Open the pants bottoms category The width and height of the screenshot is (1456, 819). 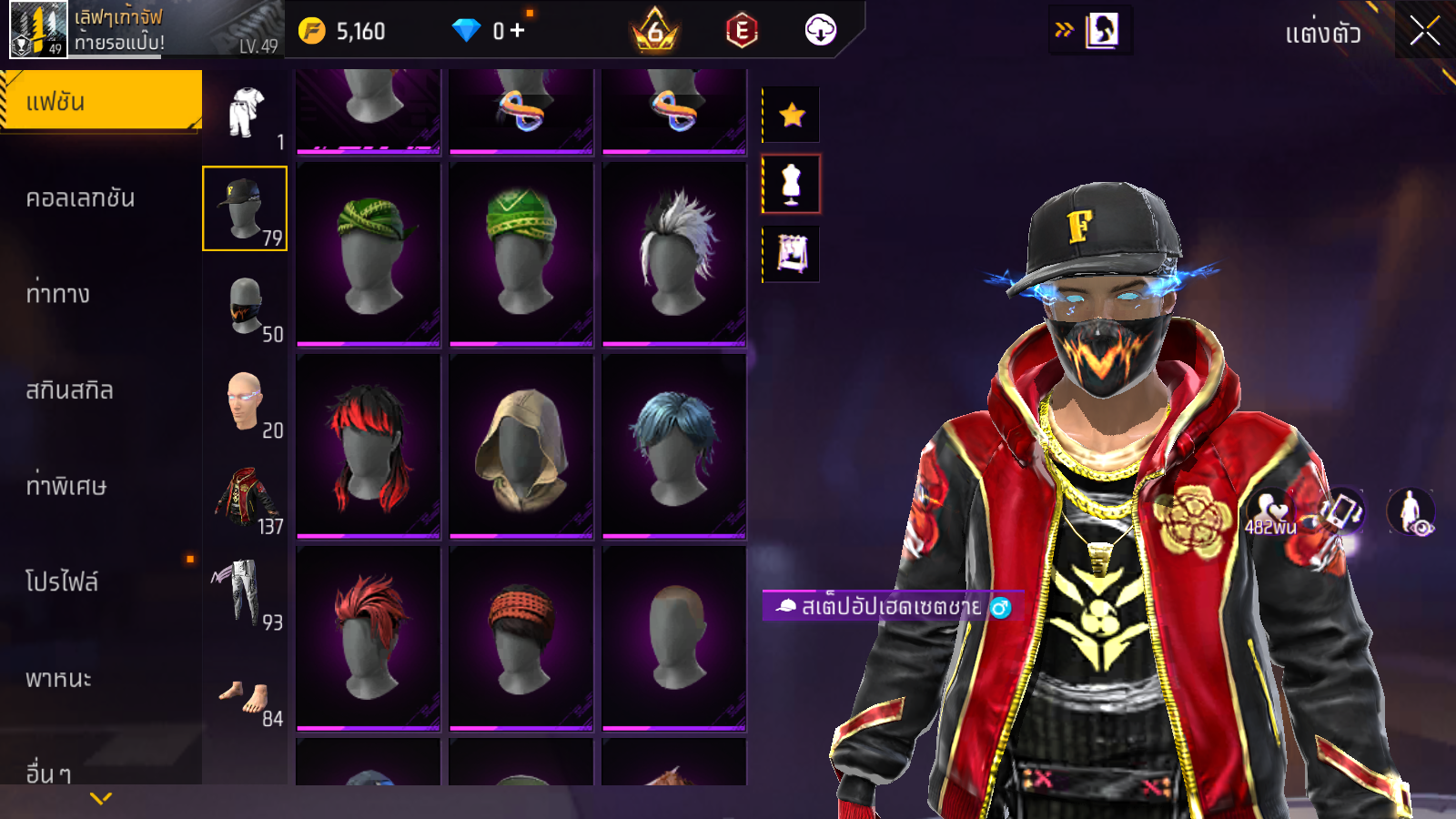pos(245,594)
